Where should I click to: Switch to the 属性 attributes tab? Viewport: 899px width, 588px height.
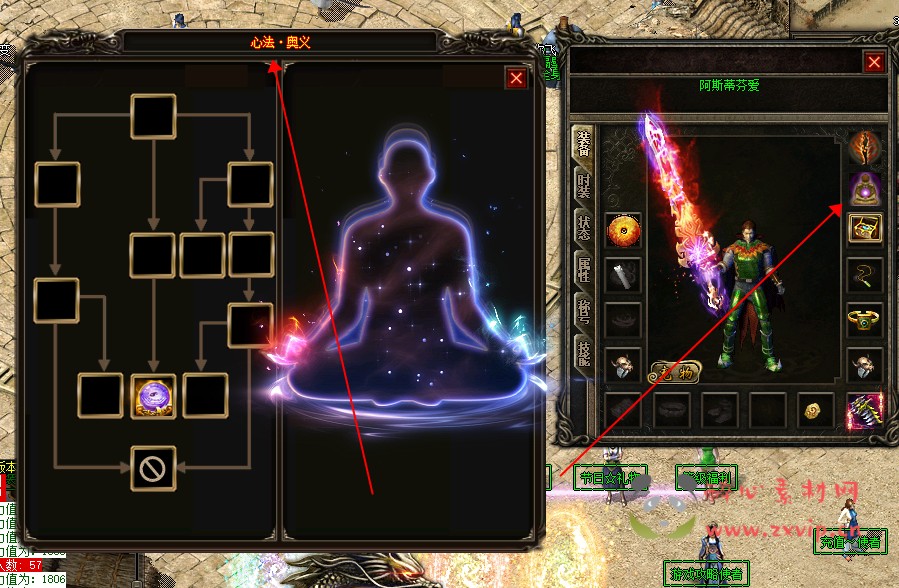click(x=583, y=269)
